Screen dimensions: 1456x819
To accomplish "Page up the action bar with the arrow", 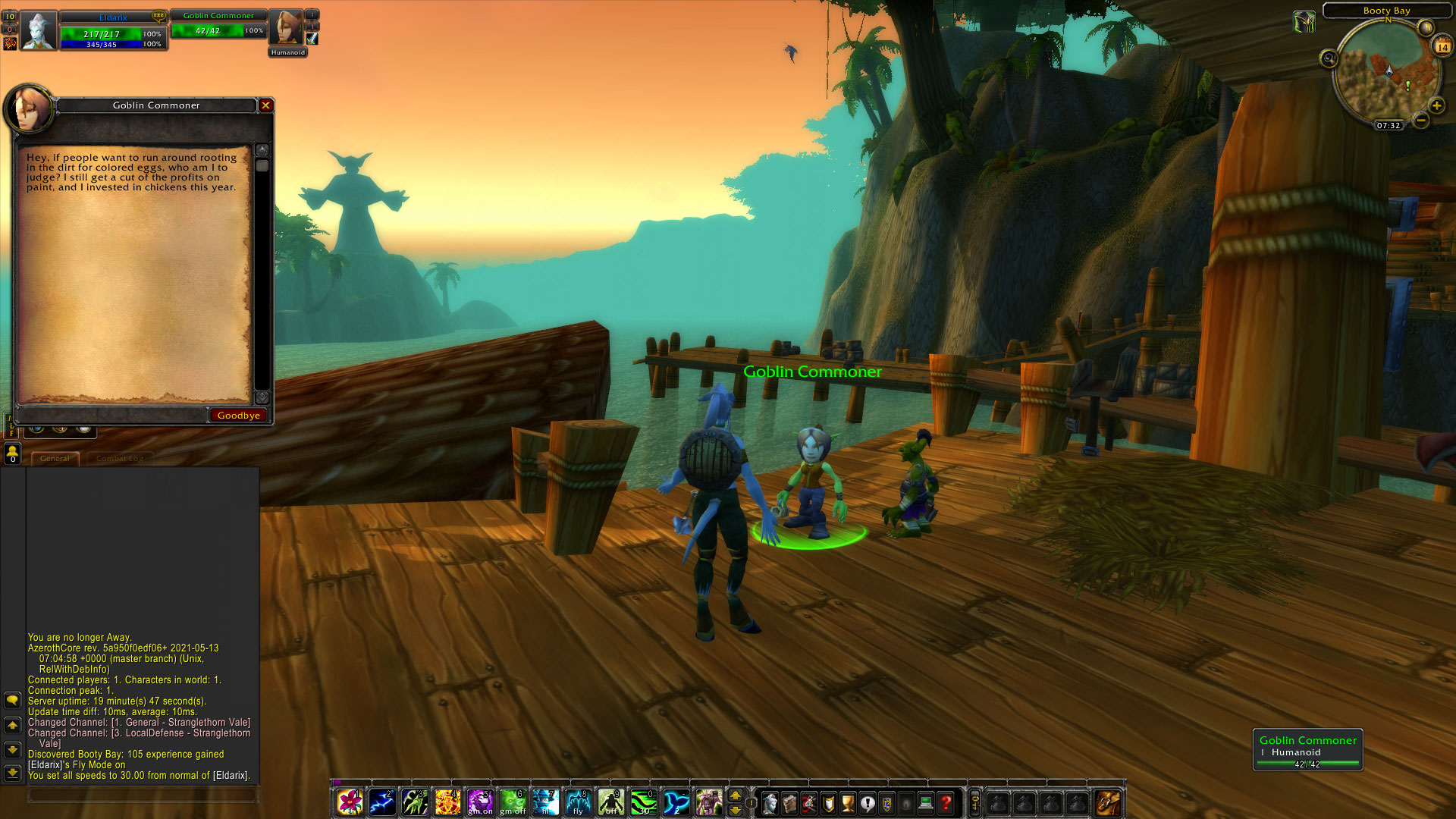I will pos(733,795).
